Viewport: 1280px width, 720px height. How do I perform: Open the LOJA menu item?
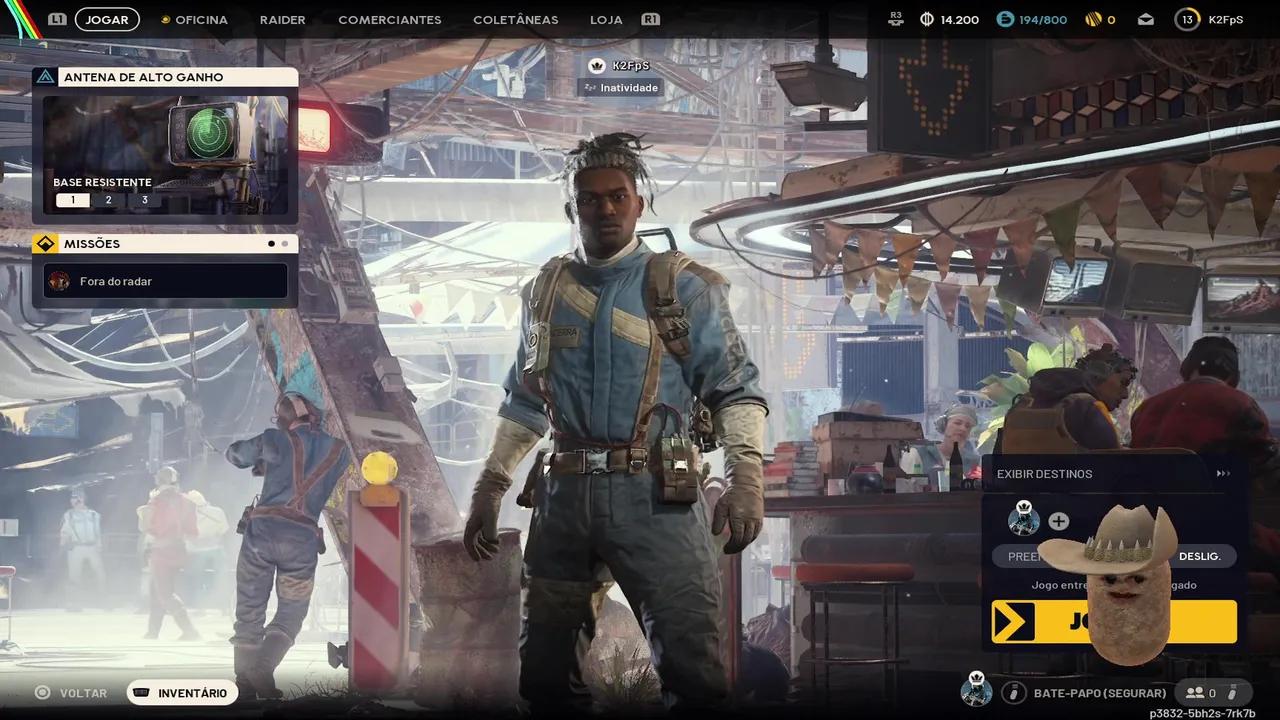[x=605, y=19]
